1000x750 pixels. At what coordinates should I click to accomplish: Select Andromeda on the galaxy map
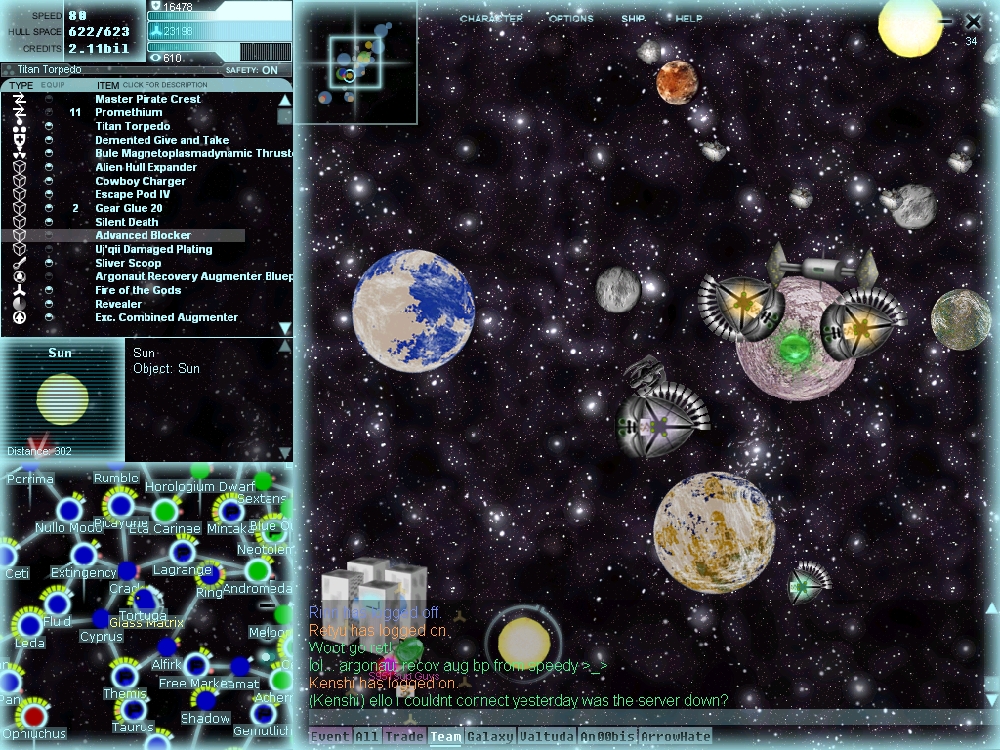(x=258, y=572)
